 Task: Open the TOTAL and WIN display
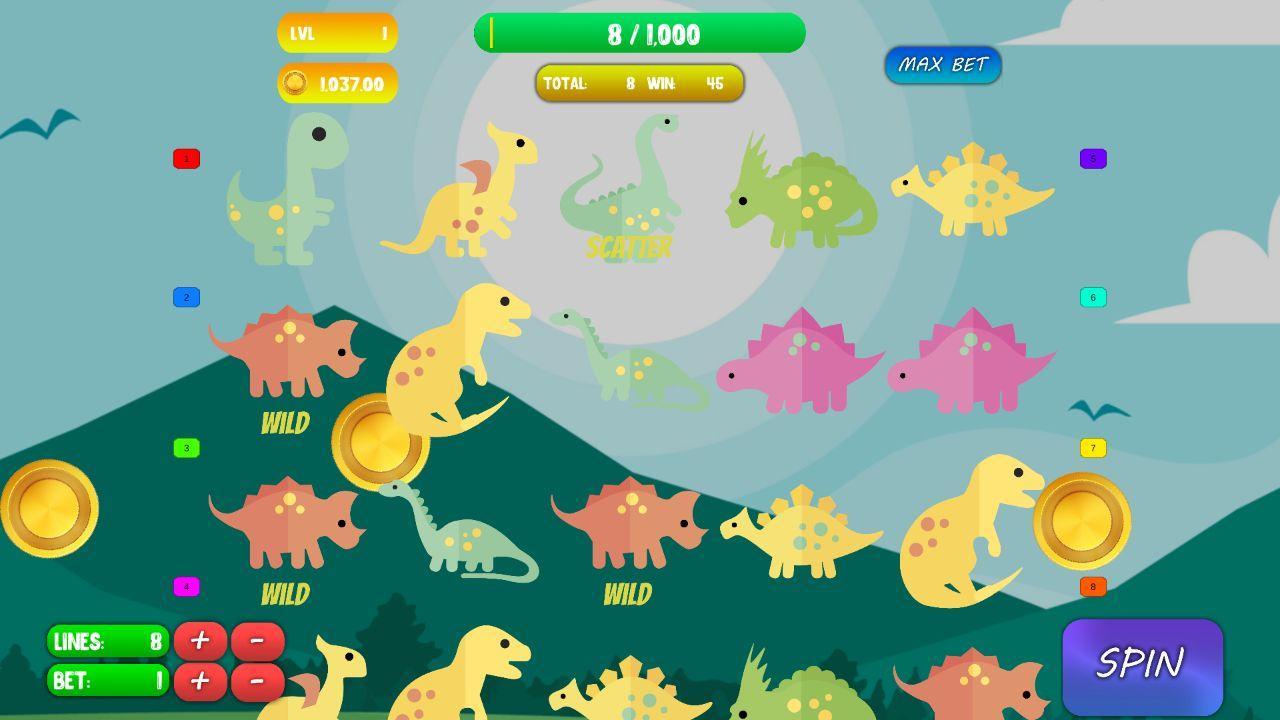(640, 84)
